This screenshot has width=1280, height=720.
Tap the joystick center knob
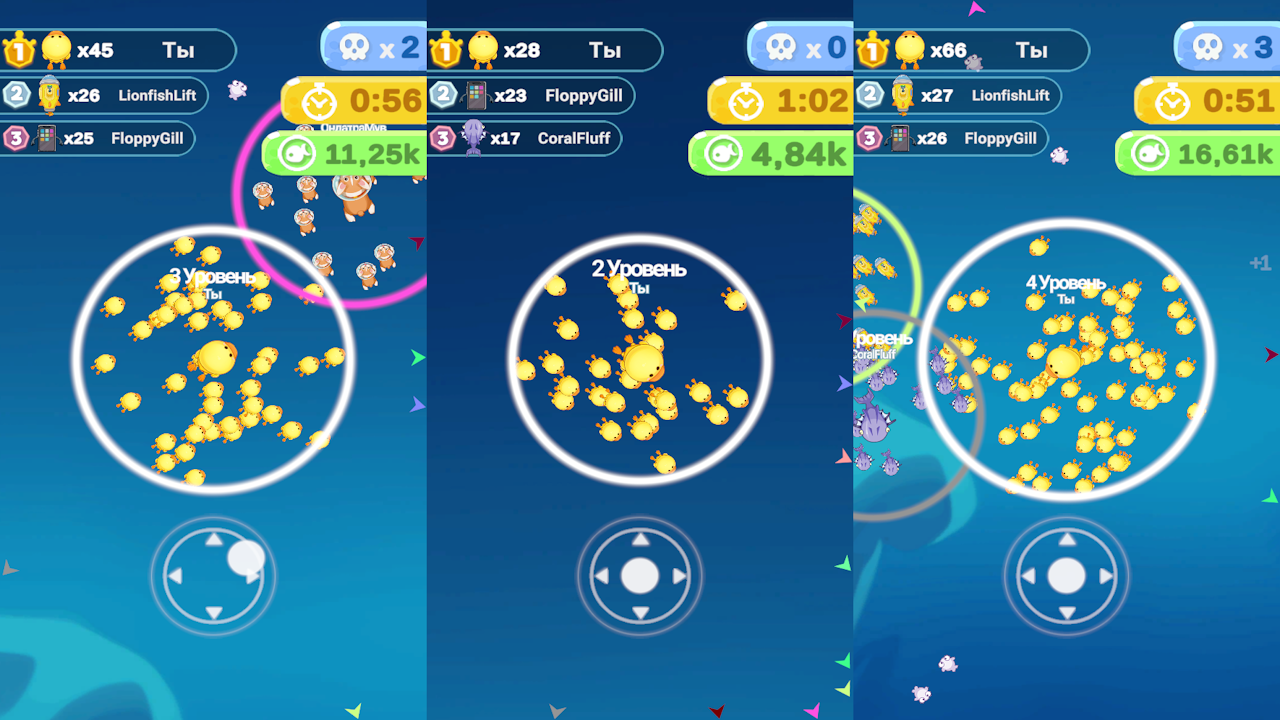pos(641,576)
